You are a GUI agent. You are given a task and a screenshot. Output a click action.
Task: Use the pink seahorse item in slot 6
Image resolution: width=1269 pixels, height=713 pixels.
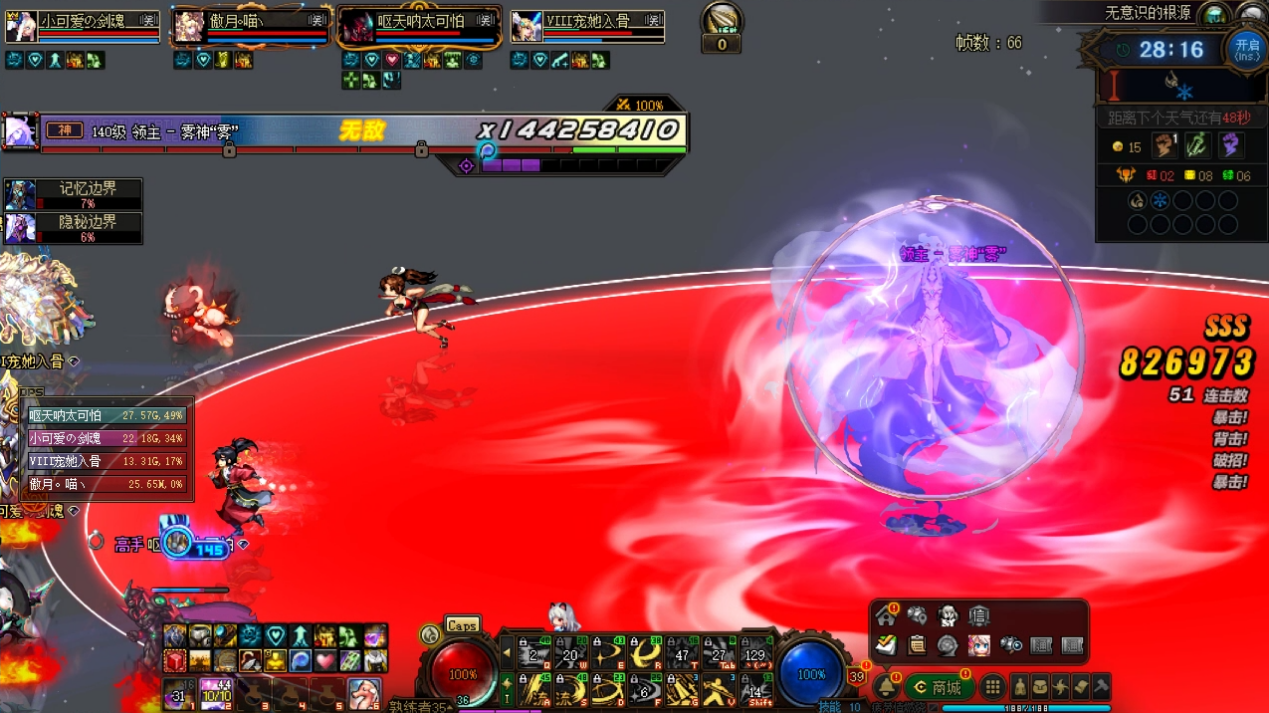(x=363, y=693)
